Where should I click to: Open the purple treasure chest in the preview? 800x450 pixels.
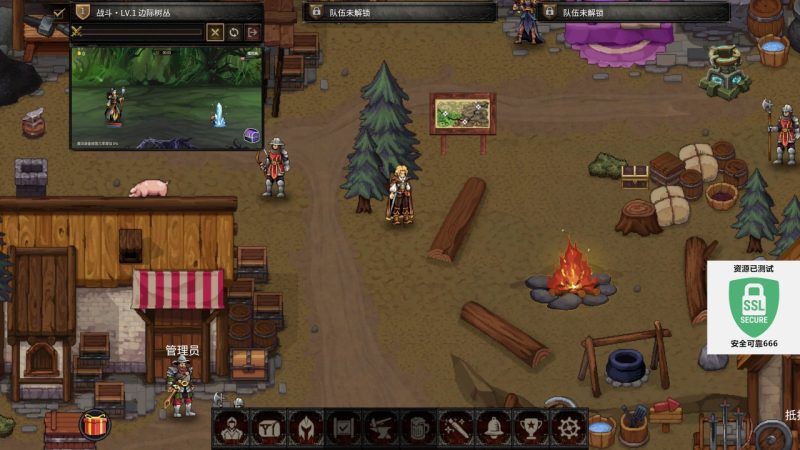[251, 136]
